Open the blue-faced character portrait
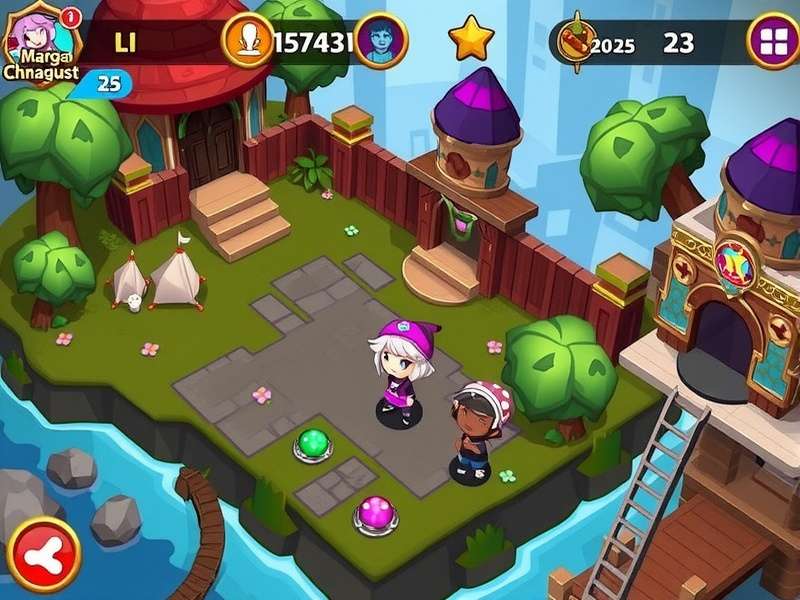Viewport: 800px width, 600px height. point(381,40)
